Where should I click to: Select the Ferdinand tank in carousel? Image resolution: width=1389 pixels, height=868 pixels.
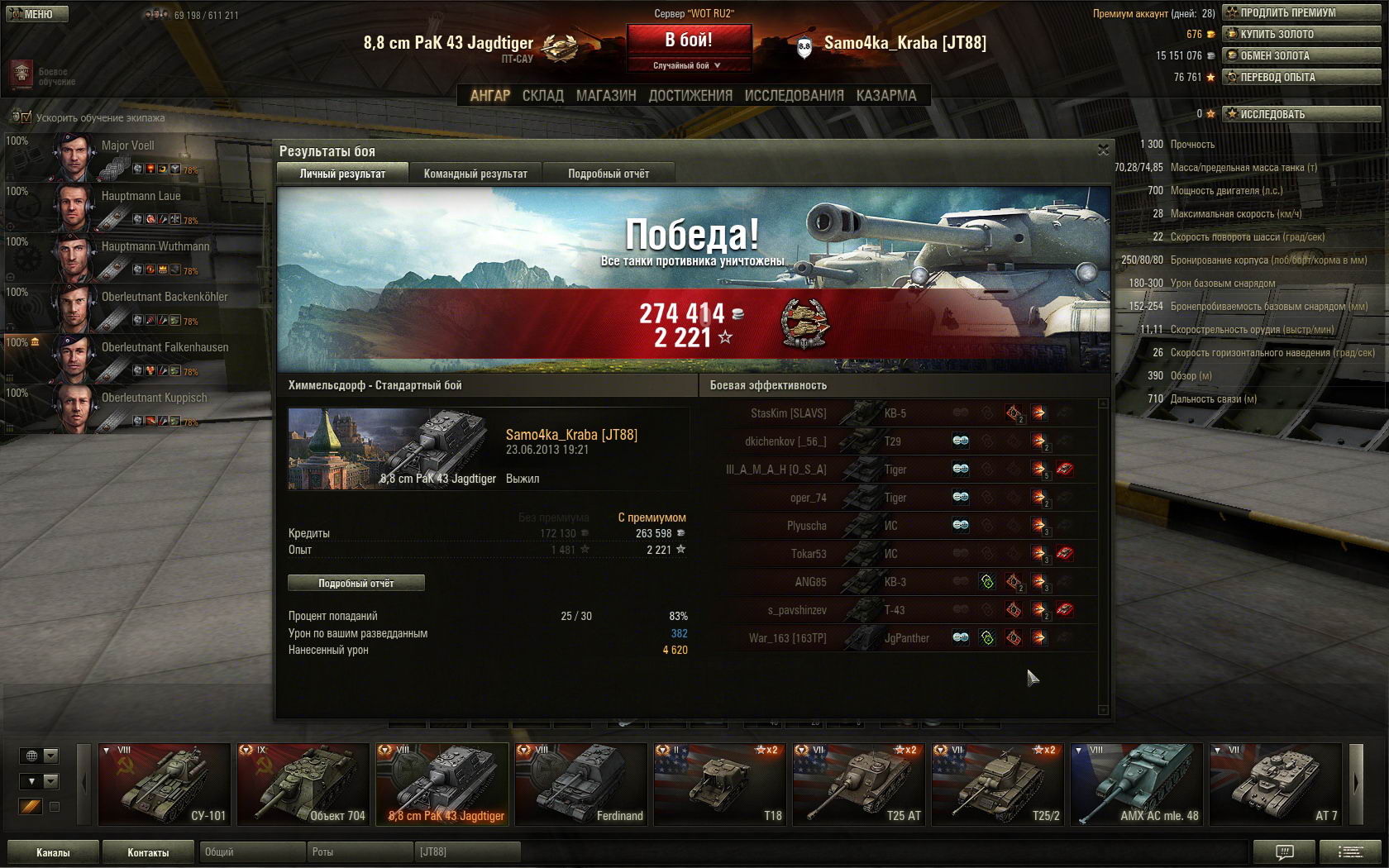click(581, 784)
